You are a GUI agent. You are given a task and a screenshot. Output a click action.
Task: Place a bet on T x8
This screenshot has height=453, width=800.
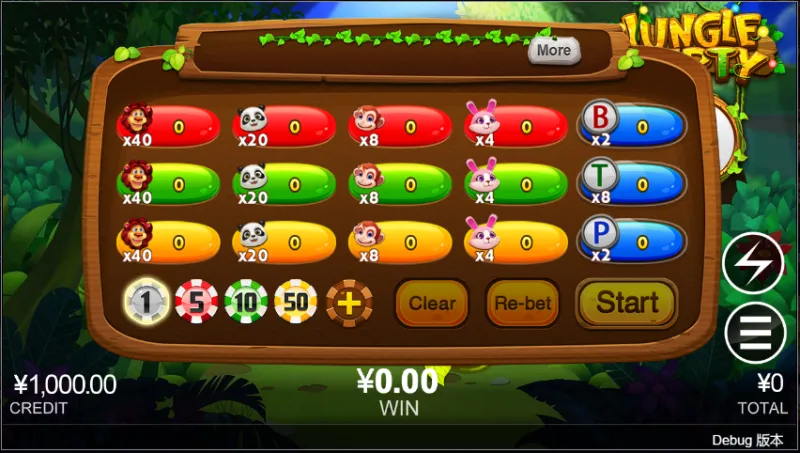(x=634, y=185)
